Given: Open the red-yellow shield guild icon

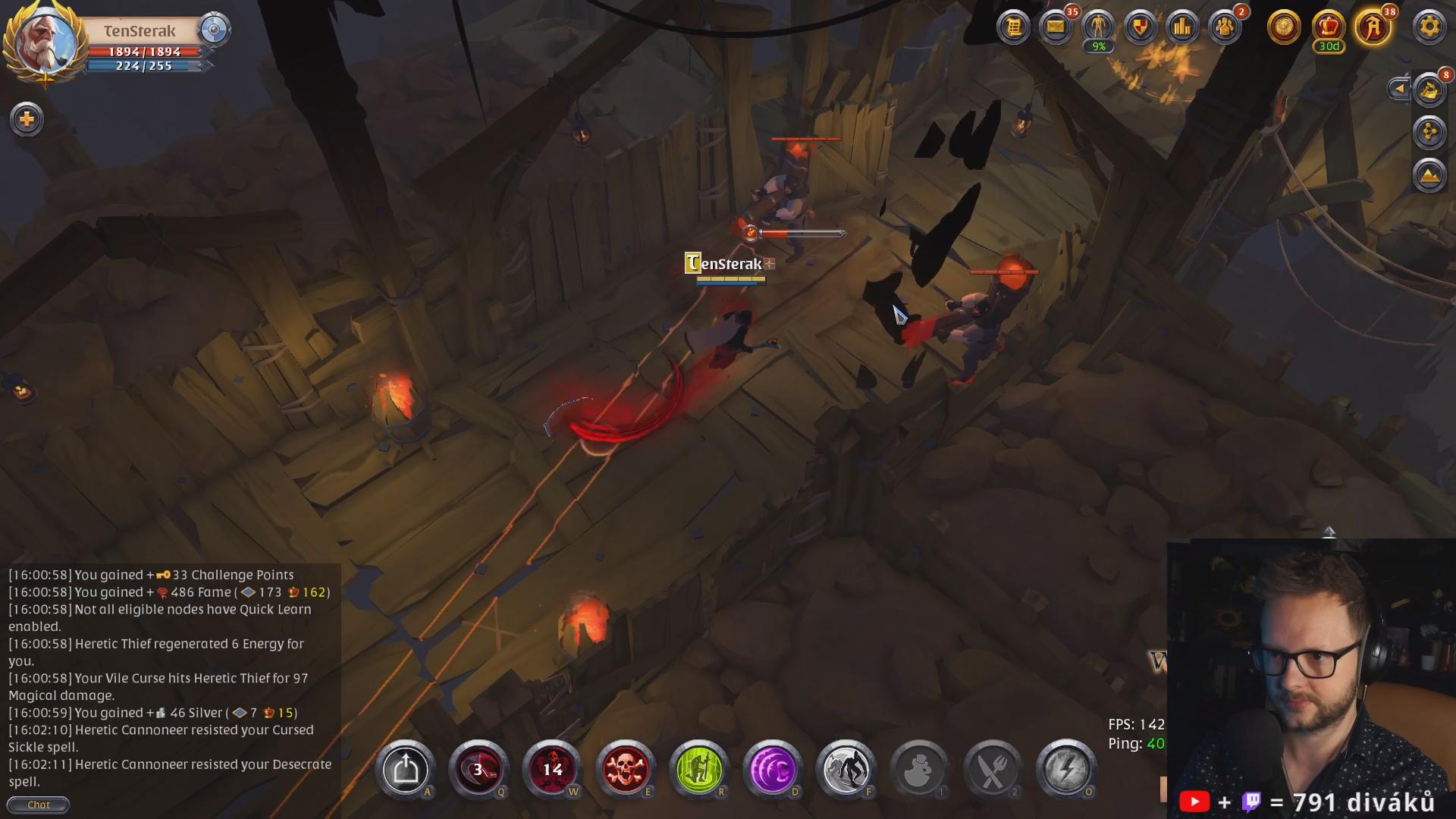Looking at the screenshot, I should (x=1141, y=28).
